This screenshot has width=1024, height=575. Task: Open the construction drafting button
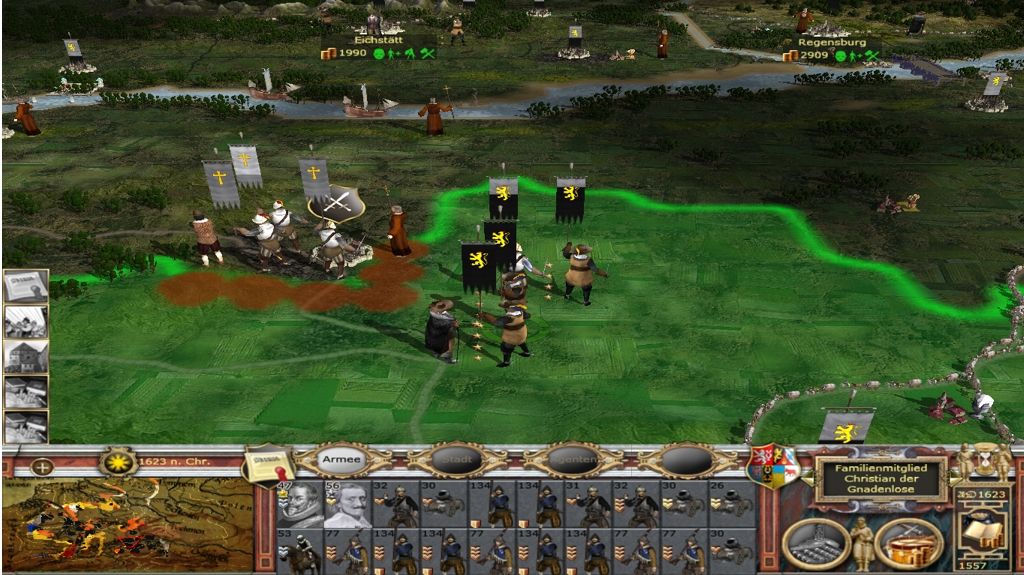[815, 542]
